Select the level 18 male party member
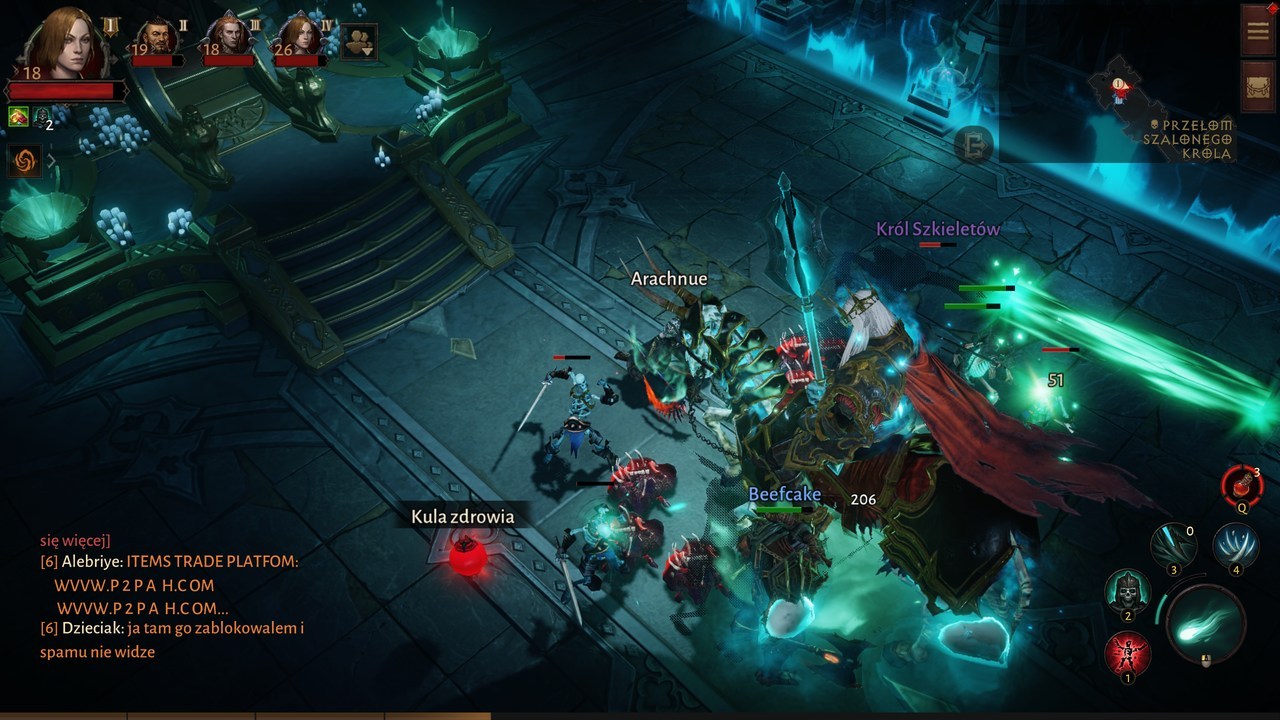 point(229,40)
